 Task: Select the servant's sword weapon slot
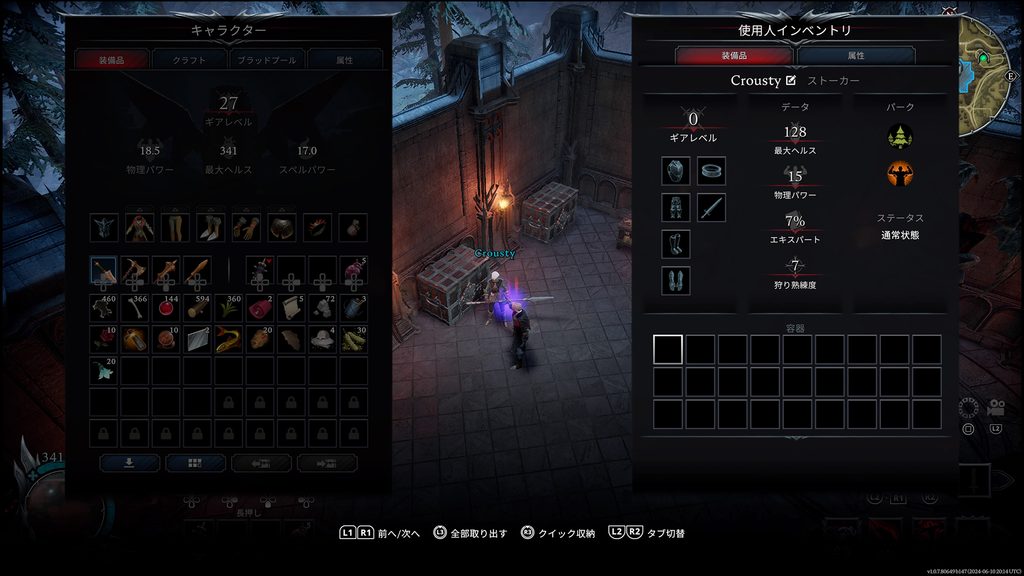pos(711,208)
